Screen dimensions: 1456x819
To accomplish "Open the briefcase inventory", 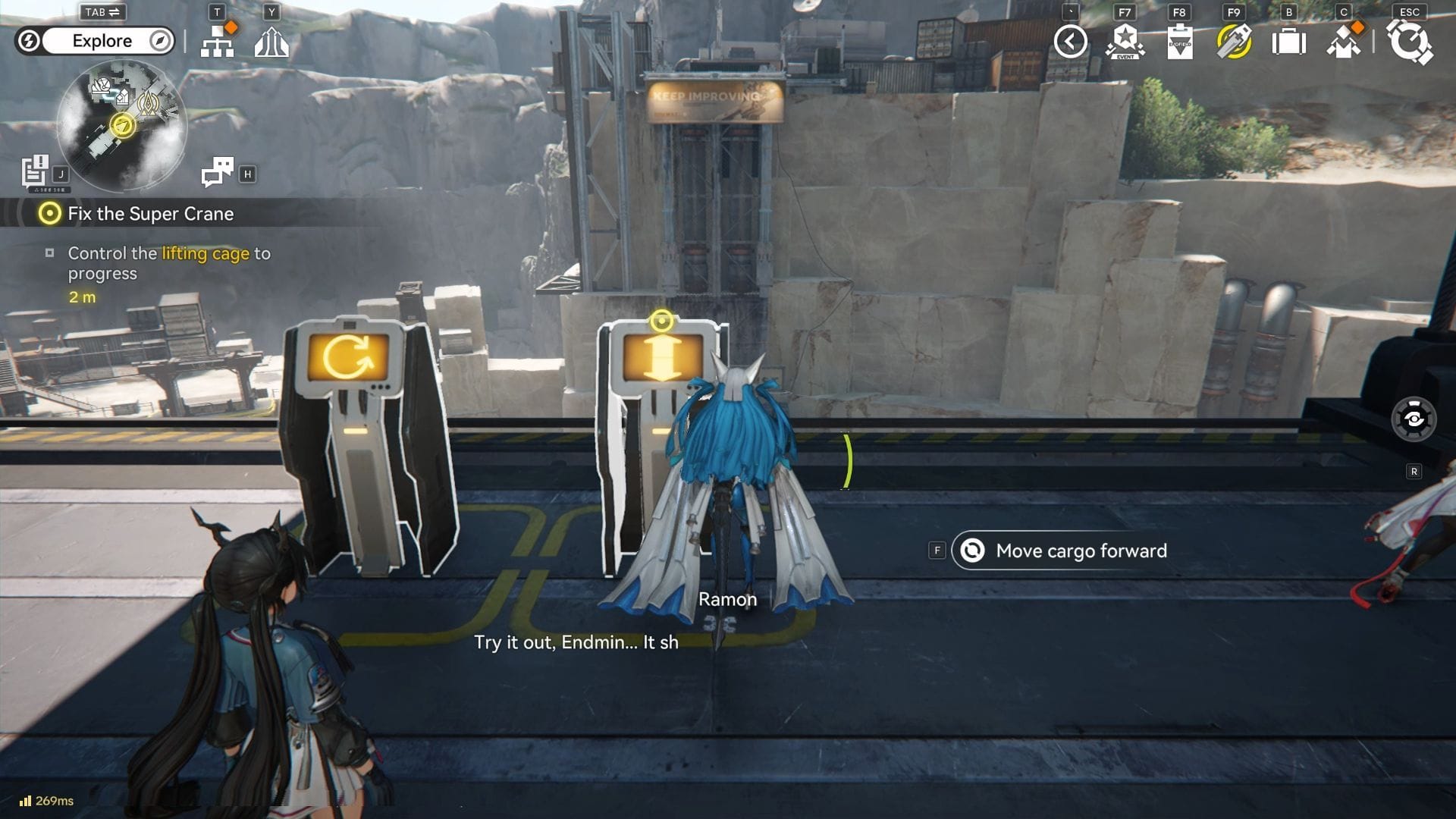I will (1288, 42).
